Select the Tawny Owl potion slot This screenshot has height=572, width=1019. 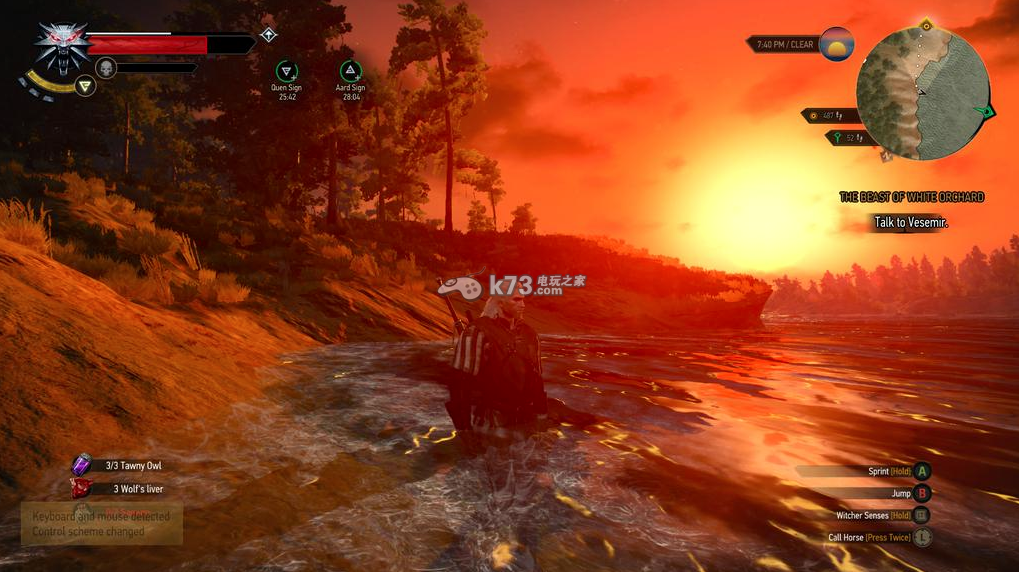pos(82,465)
